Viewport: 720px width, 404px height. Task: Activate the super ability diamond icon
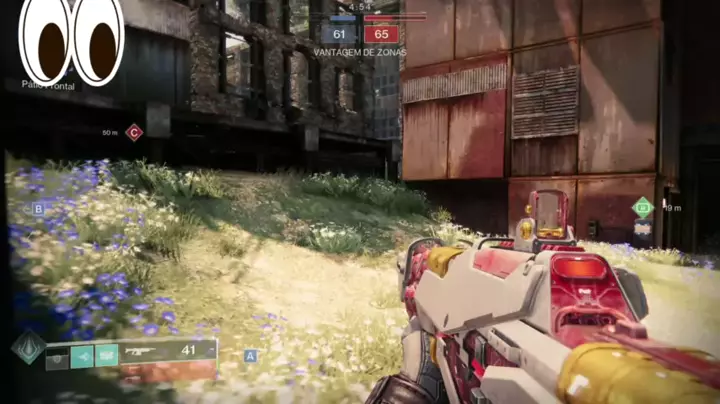[x=28, y=348]
